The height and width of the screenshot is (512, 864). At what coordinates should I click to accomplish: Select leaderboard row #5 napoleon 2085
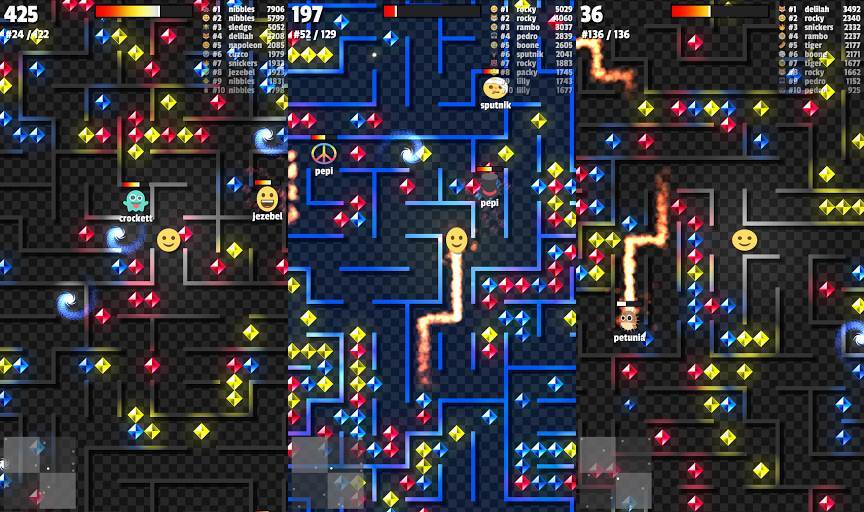click(x=243, y=45)
